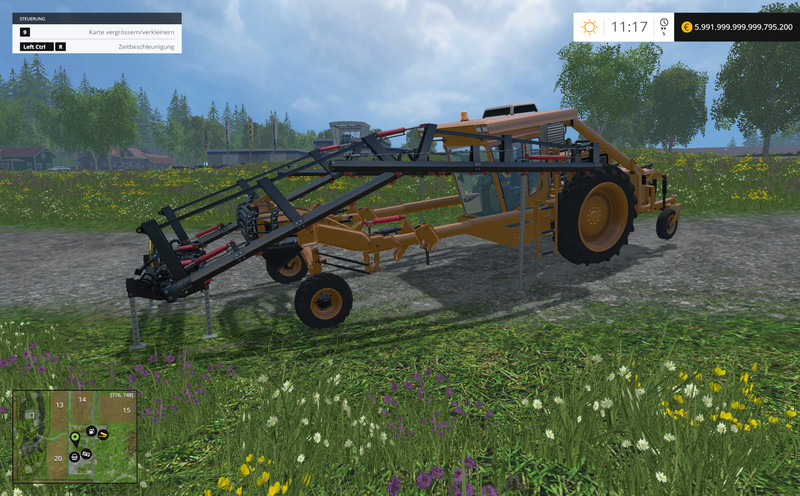Select field 13 on the minimap
Screen dimensions: 800x496
pos(60,404)
